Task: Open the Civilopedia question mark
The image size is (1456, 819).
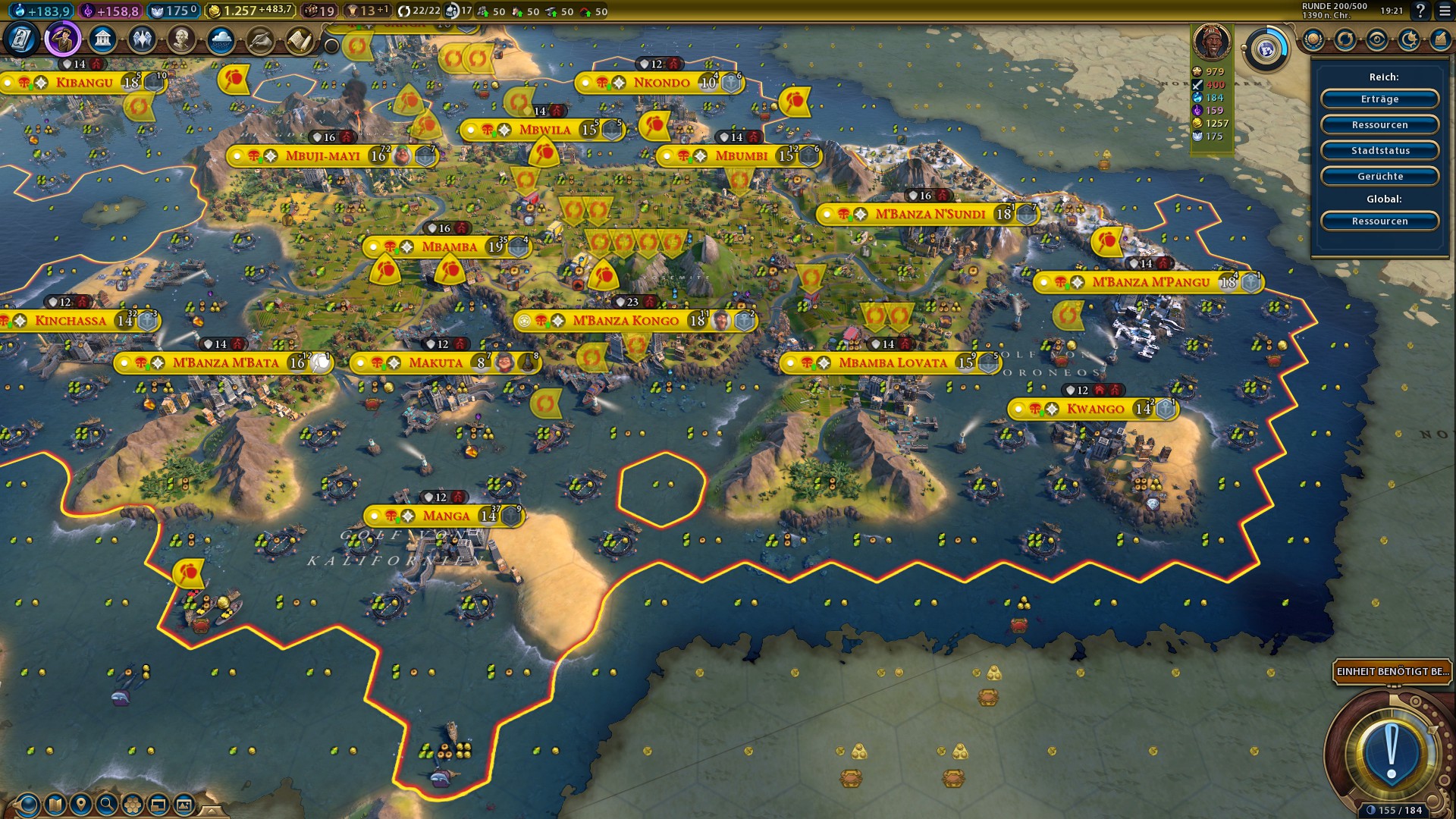Action: pyautogui.click(x=1420, y=11)
